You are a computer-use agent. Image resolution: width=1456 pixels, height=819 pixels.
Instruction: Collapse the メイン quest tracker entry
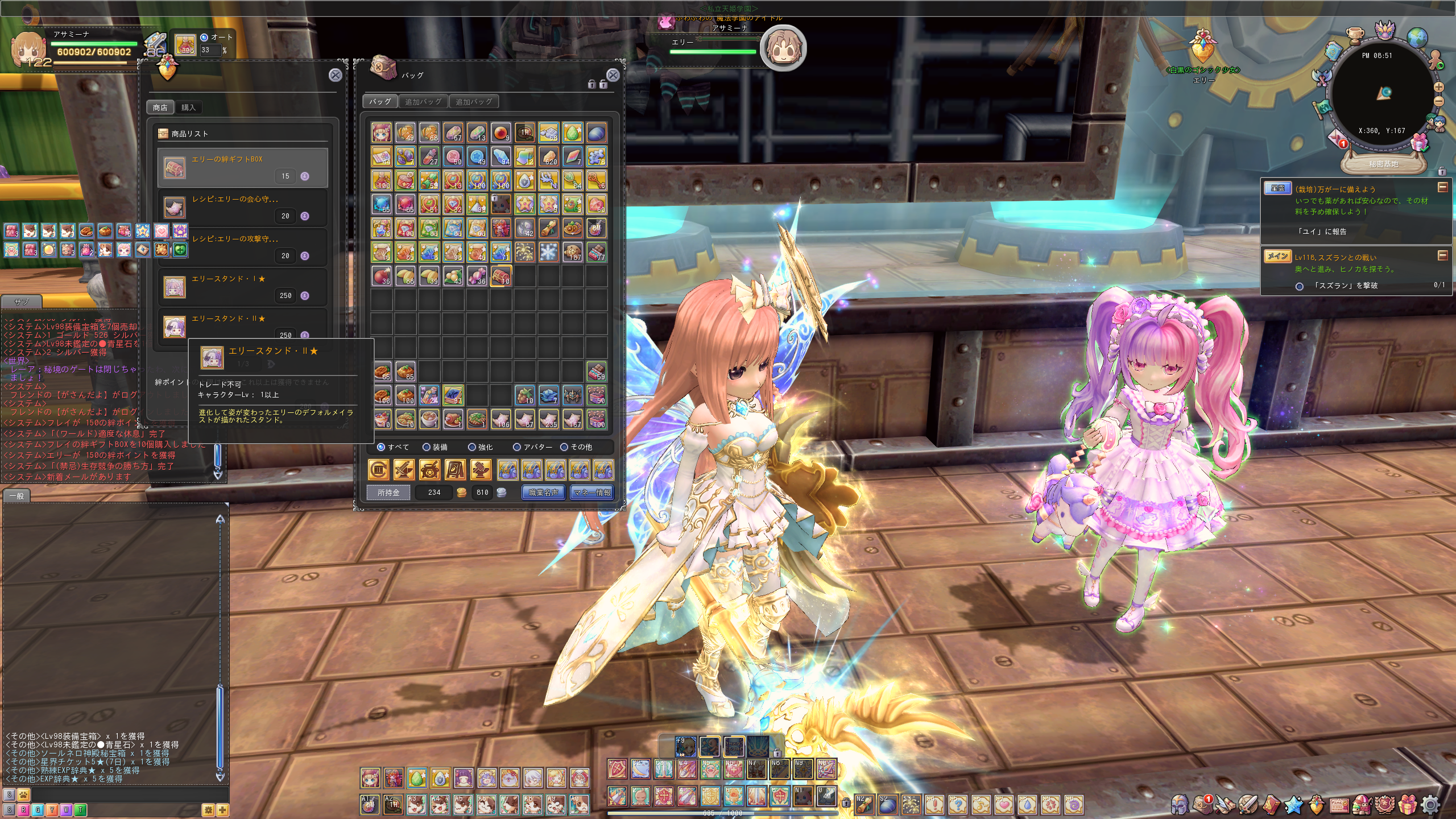pyautogui.click(x=1442, y=256)
